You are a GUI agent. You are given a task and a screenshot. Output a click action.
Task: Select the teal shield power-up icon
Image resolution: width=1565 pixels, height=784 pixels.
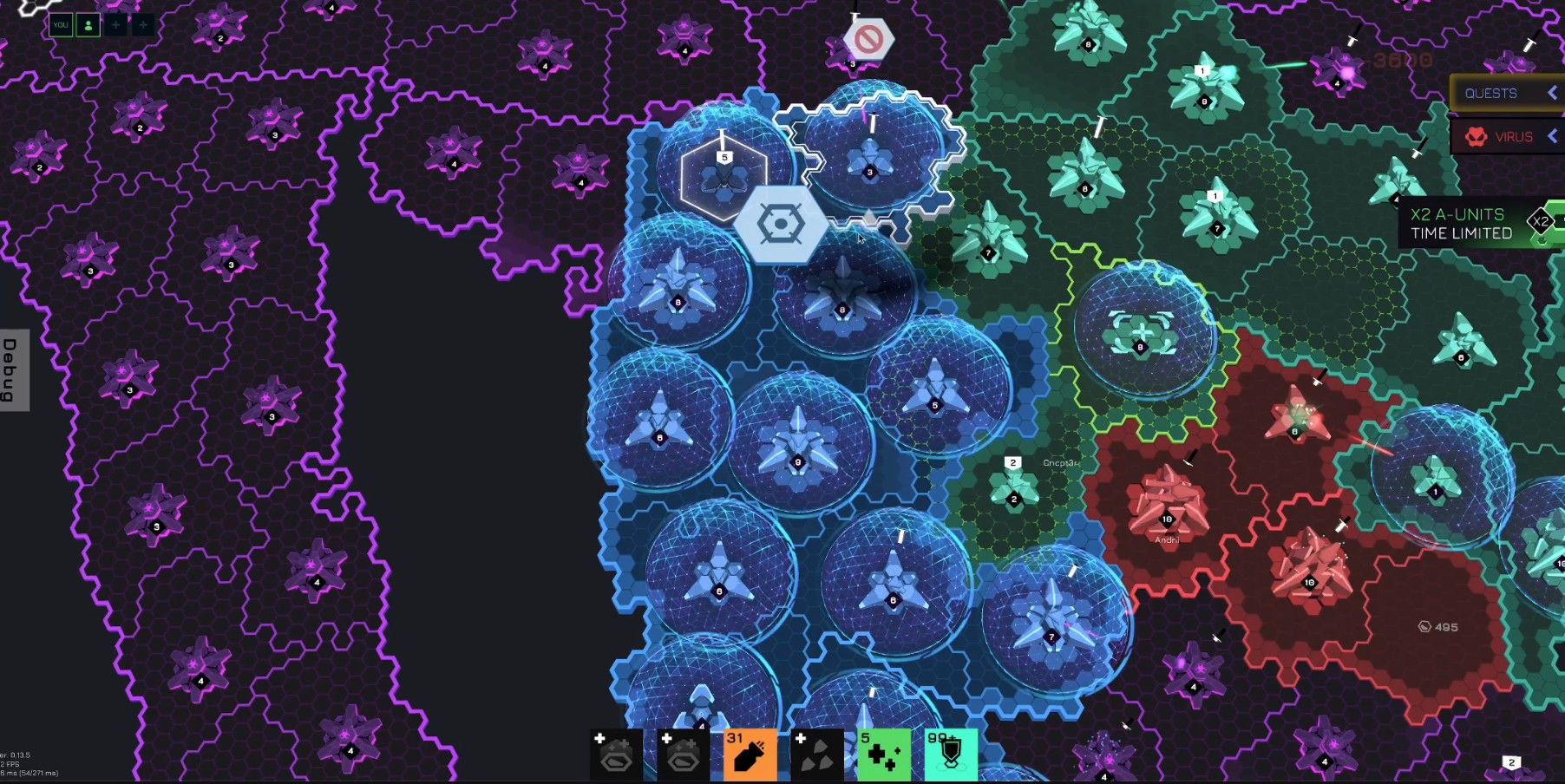952,756
